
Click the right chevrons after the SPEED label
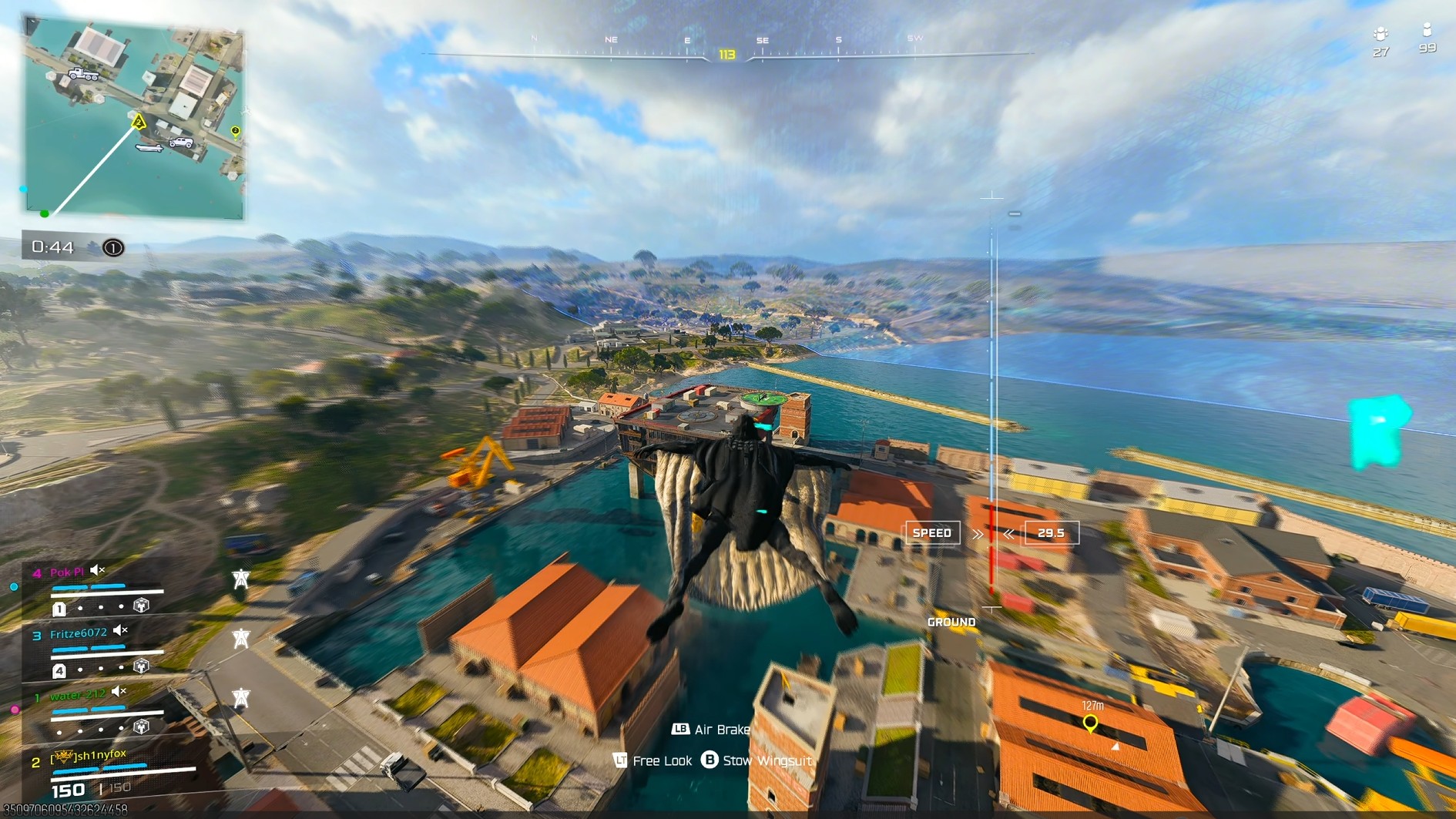click(977, 532)
